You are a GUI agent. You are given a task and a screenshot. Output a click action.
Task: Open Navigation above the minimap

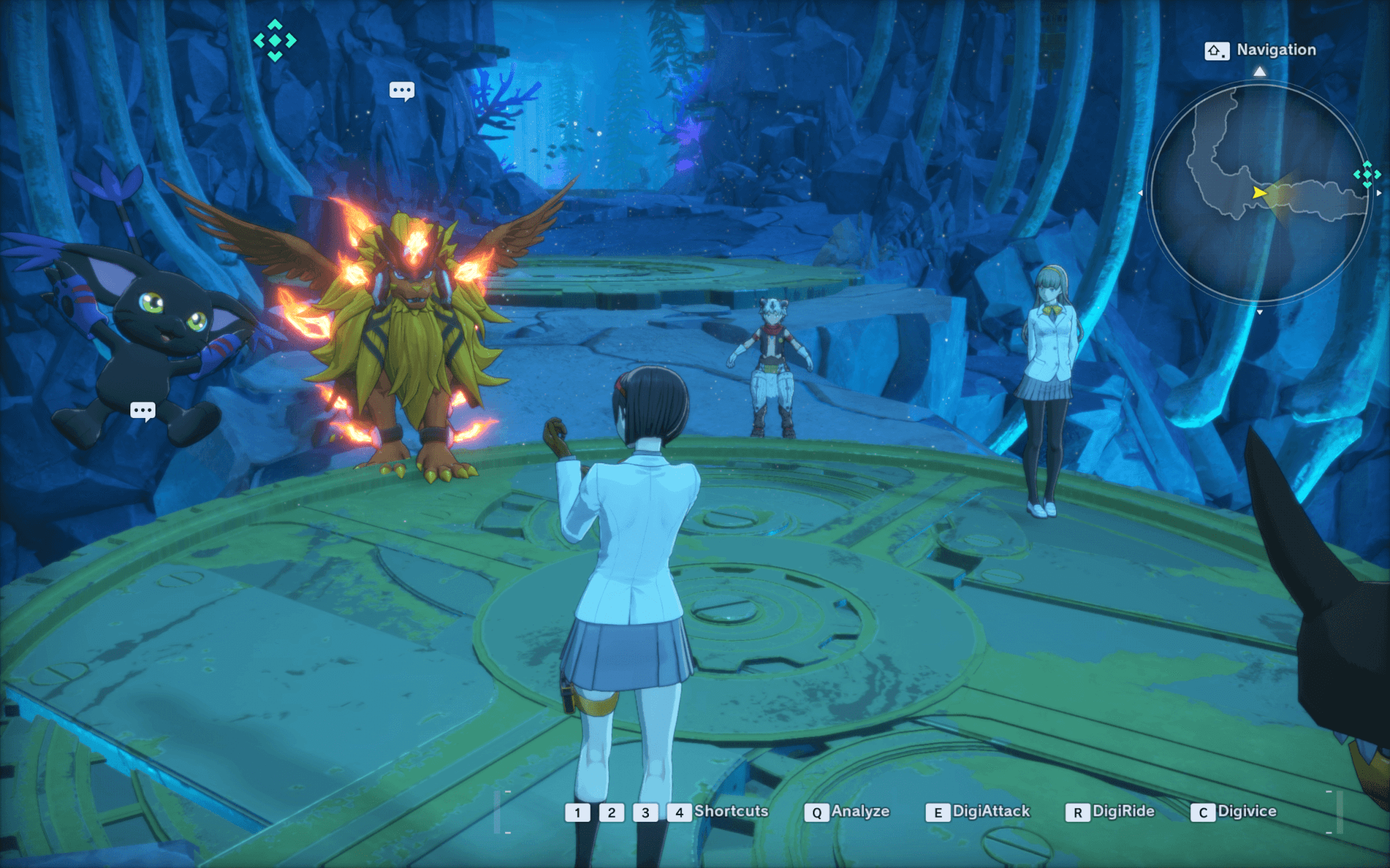tap(1260, 50)
